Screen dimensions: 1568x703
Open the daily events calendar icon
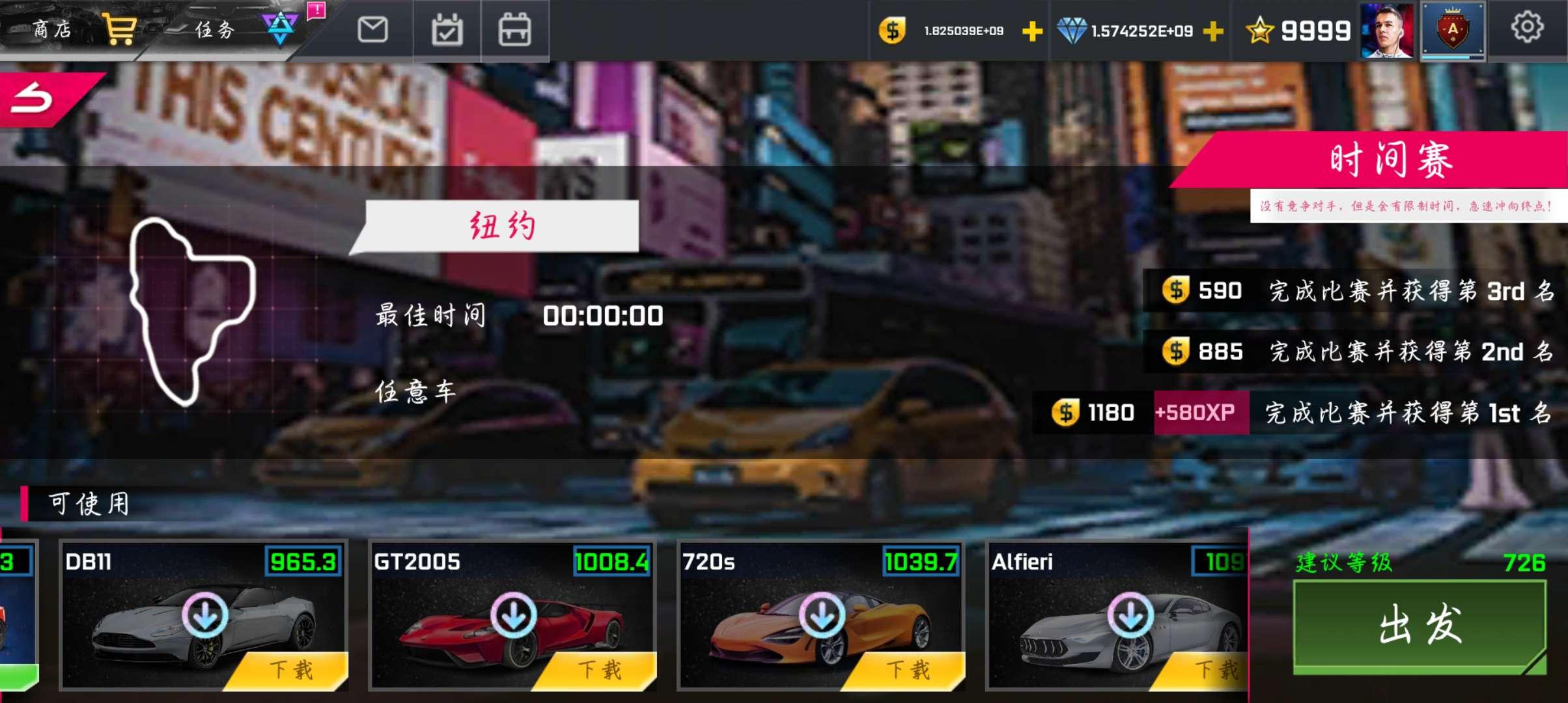point(447,31)
